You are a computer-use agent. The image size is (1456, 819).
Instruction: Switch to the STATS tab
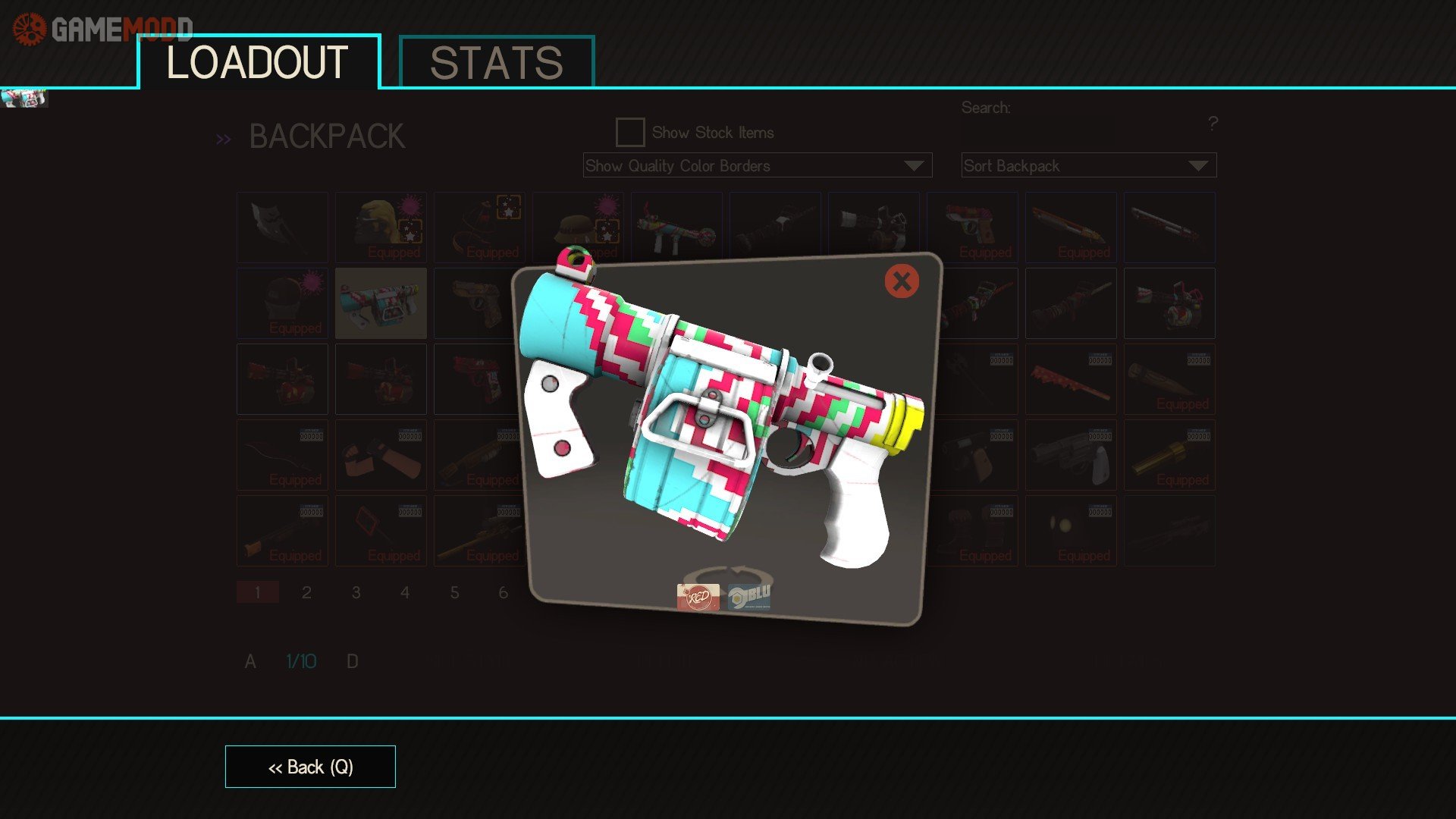tap(496, 63)
